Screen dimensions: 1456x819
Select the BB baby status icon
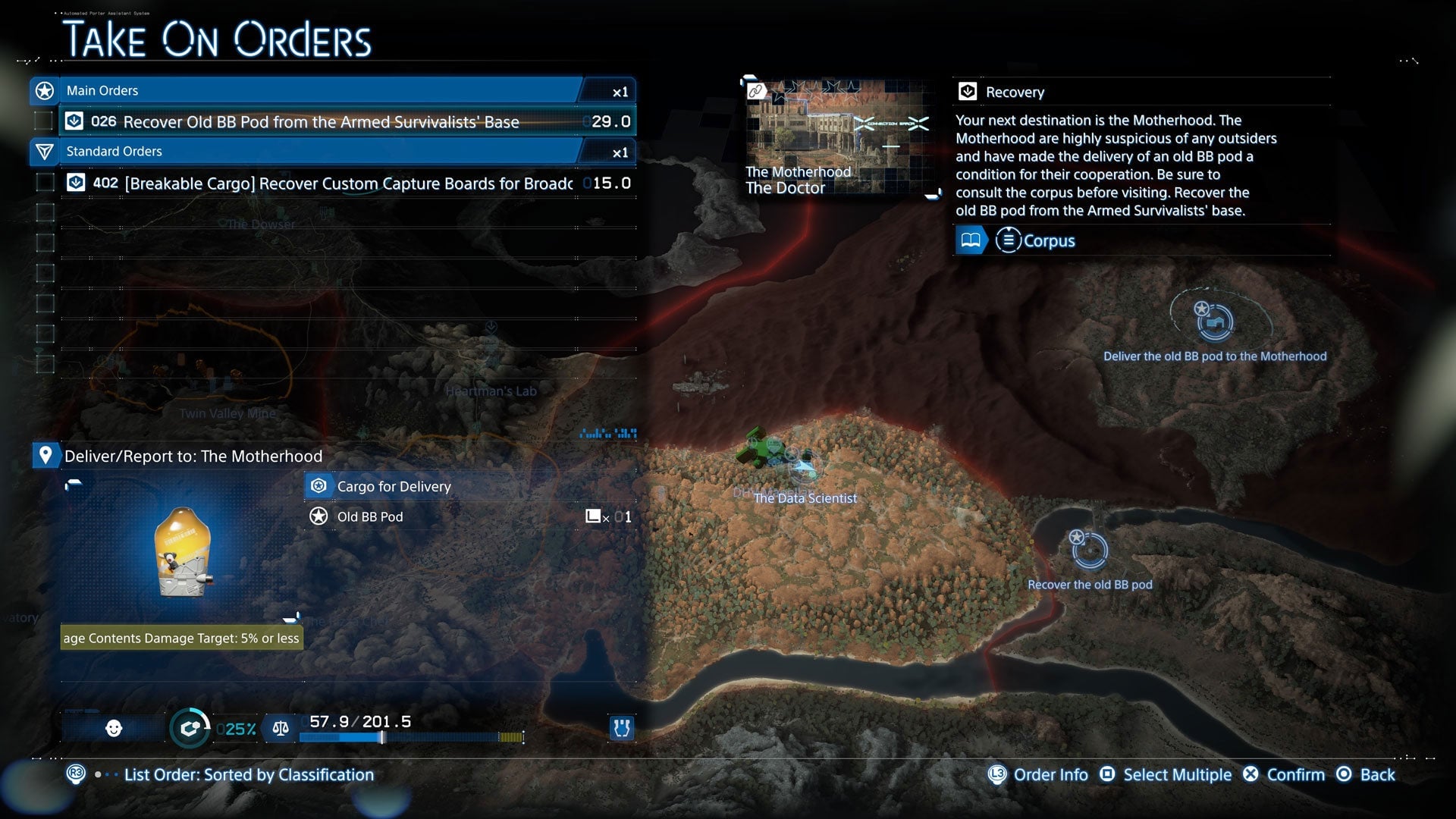click(112, 728)
